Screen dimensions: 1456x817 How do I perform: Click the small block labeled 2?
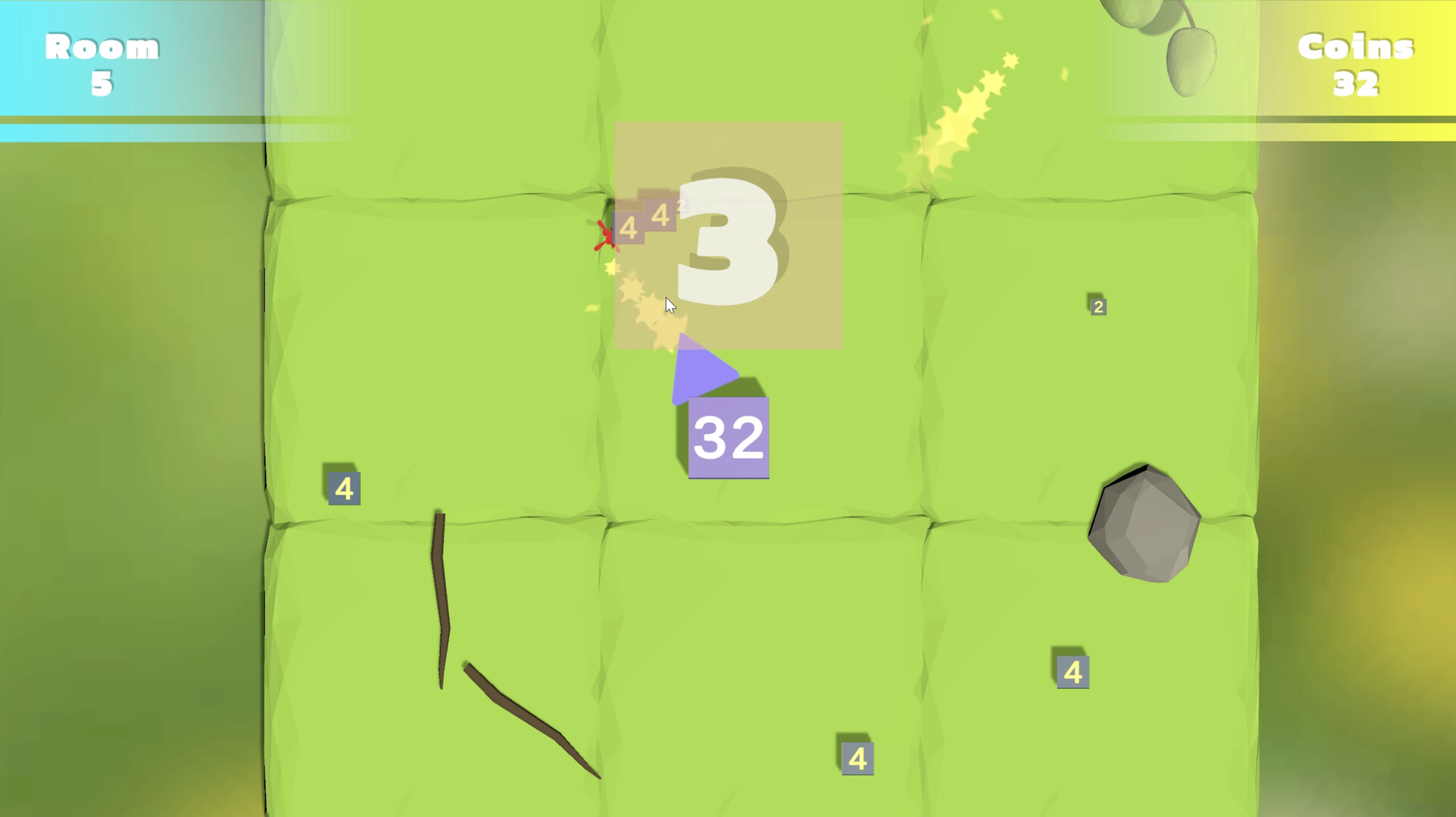(1097, 306)
